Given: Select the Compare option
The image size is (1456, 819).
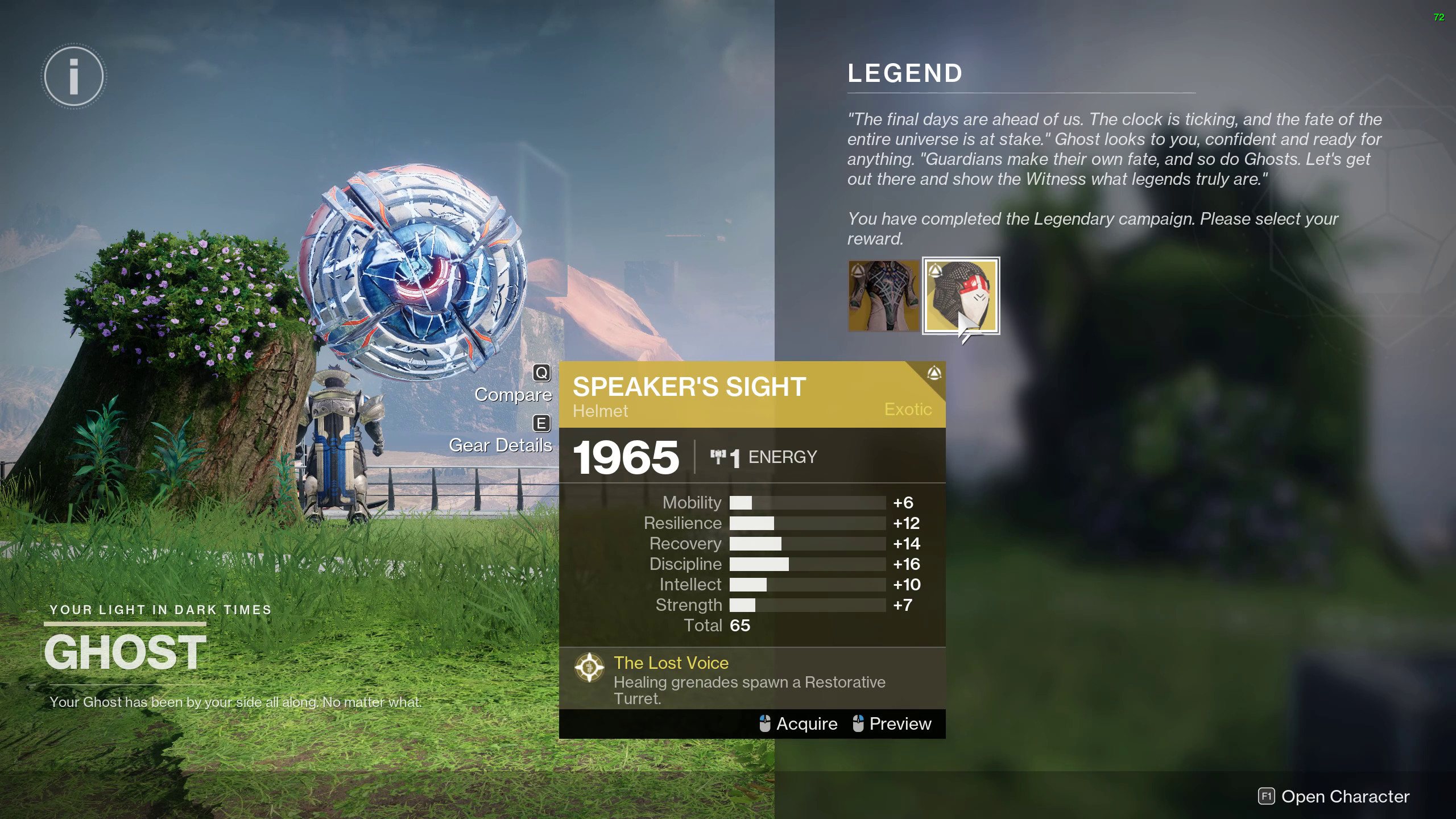Looking at the screenshot, I should 514,394.
